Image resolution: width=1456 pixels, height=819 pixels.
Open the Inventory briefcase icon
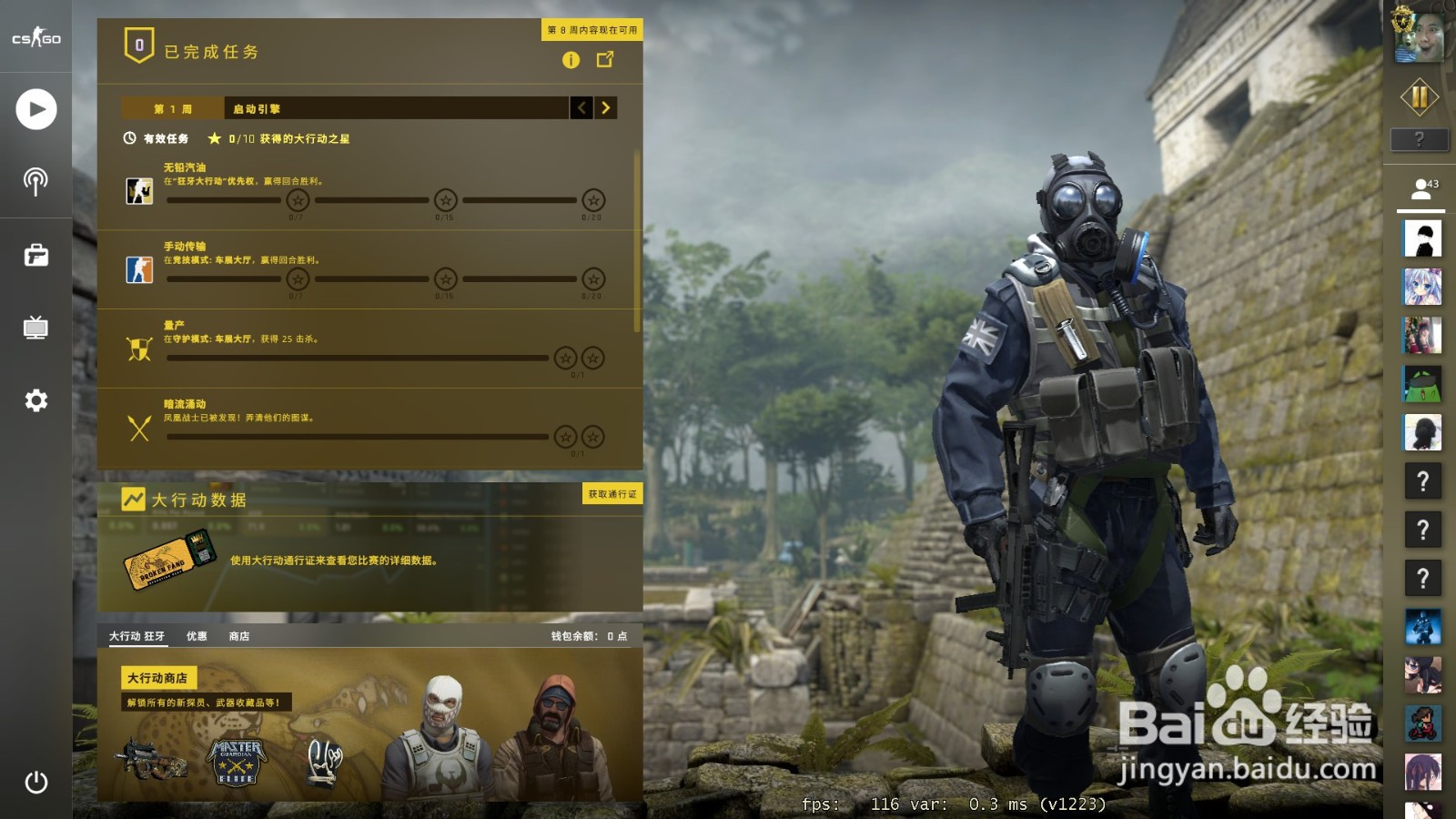pos(35,258)
